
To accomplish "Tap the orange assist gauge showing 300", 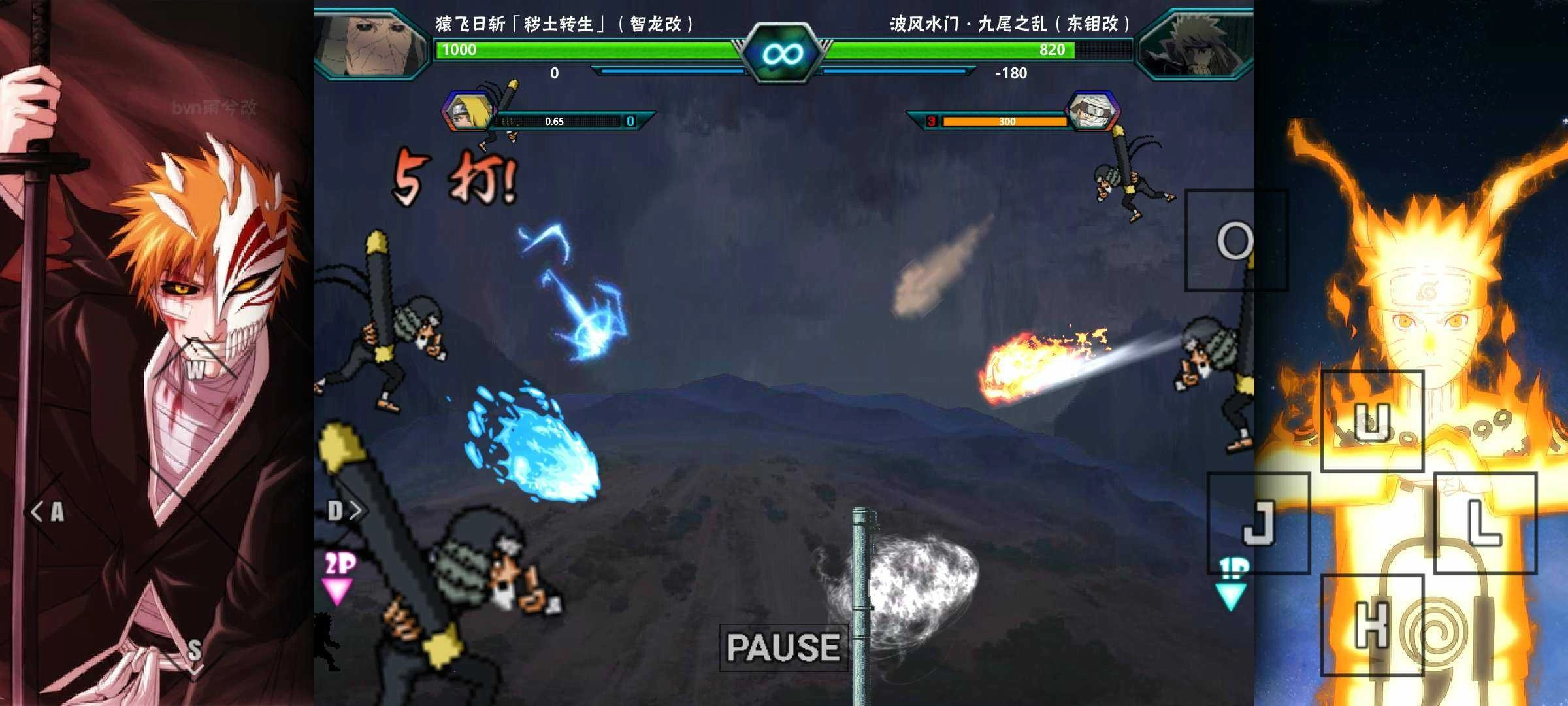I will pos(1006,121).
